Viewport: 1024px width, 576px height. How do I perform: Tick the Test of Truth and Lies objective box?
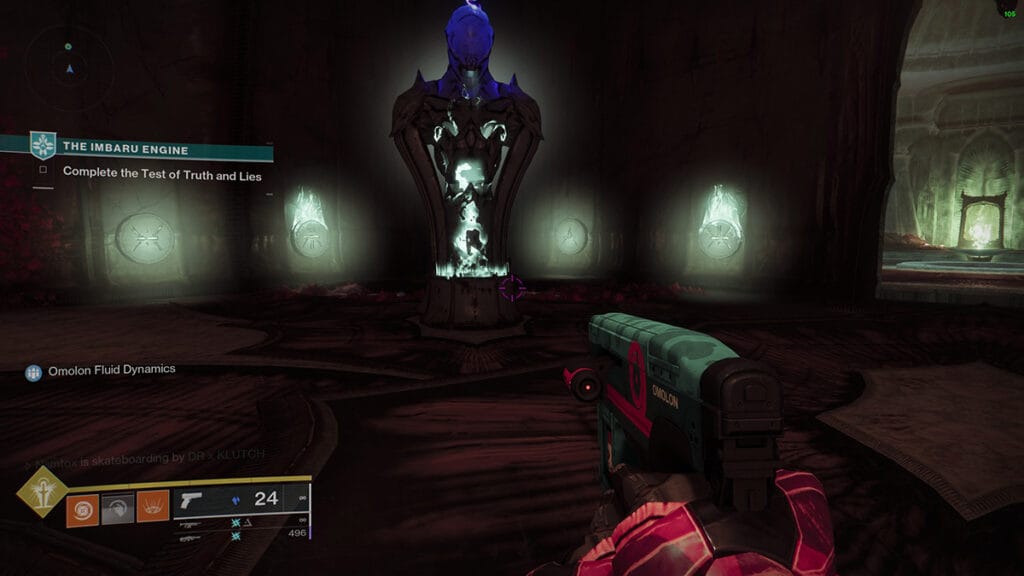(x=43, y=171)
